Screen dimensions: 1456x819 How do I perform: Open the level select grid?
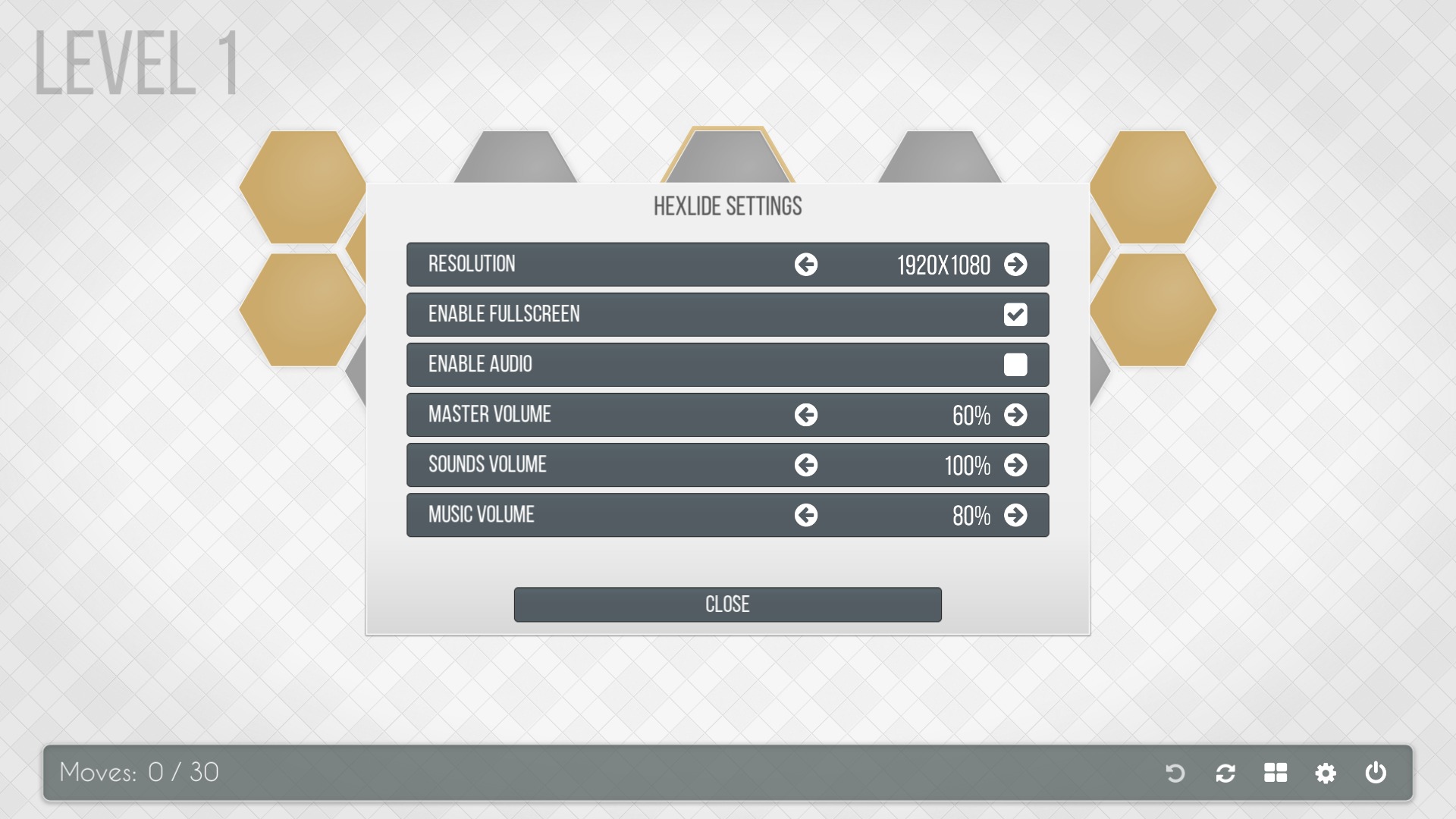[1276, 773]
